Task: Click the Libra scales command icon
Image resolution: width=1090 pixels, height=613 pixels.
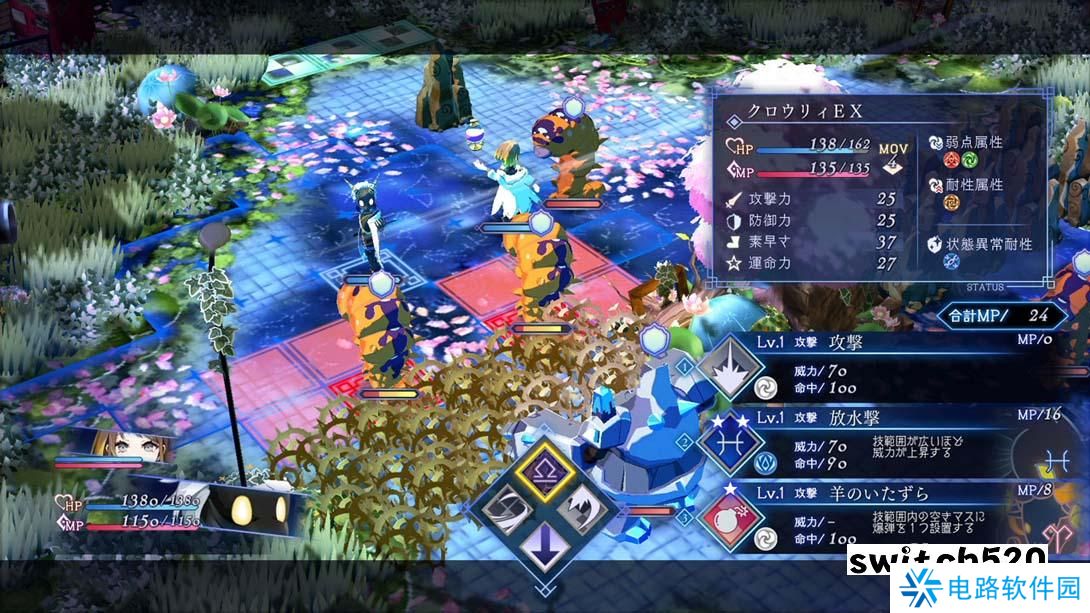Action: point(545,471)
